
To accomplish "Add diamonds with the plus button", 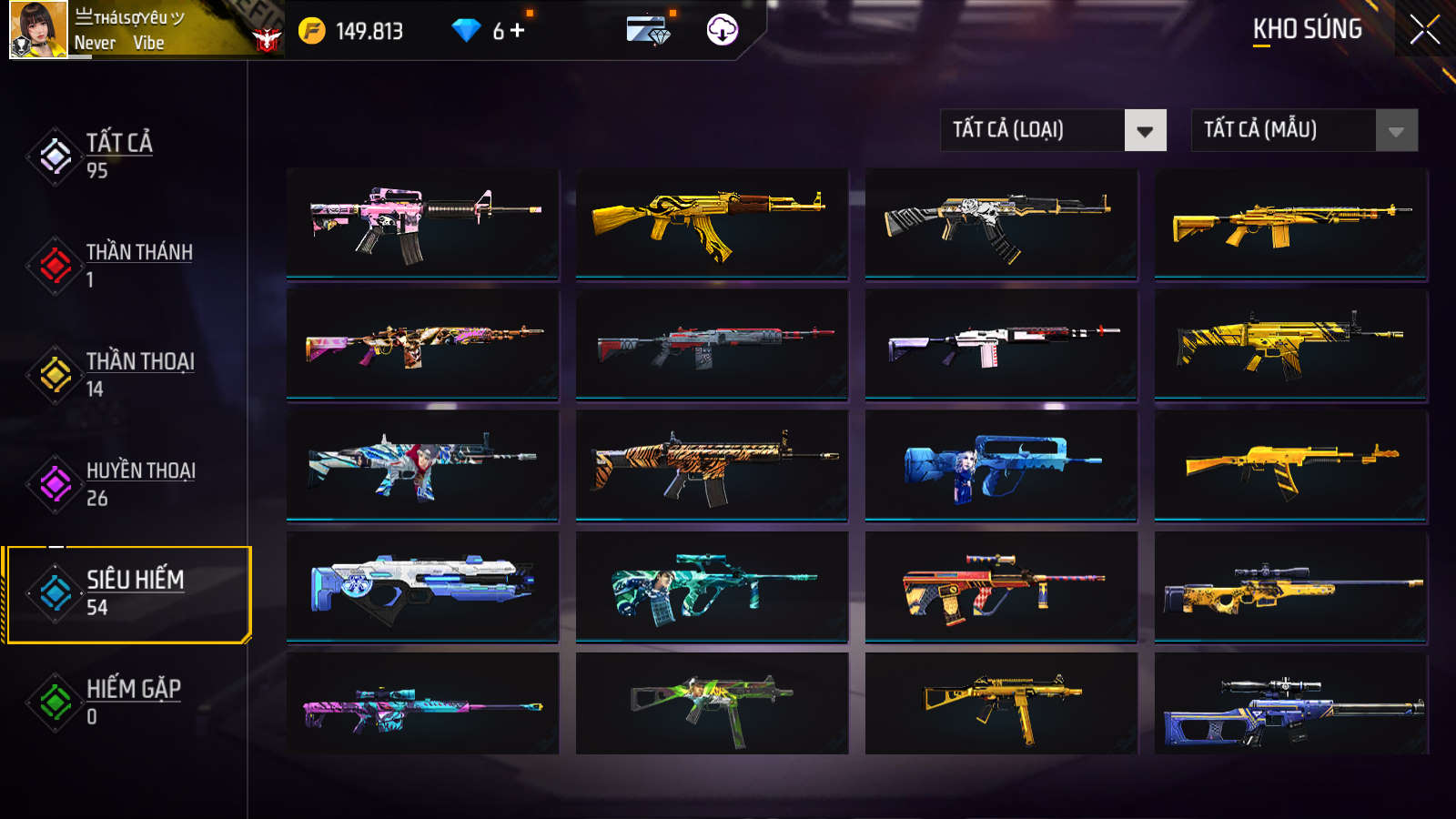I will 518,30.
